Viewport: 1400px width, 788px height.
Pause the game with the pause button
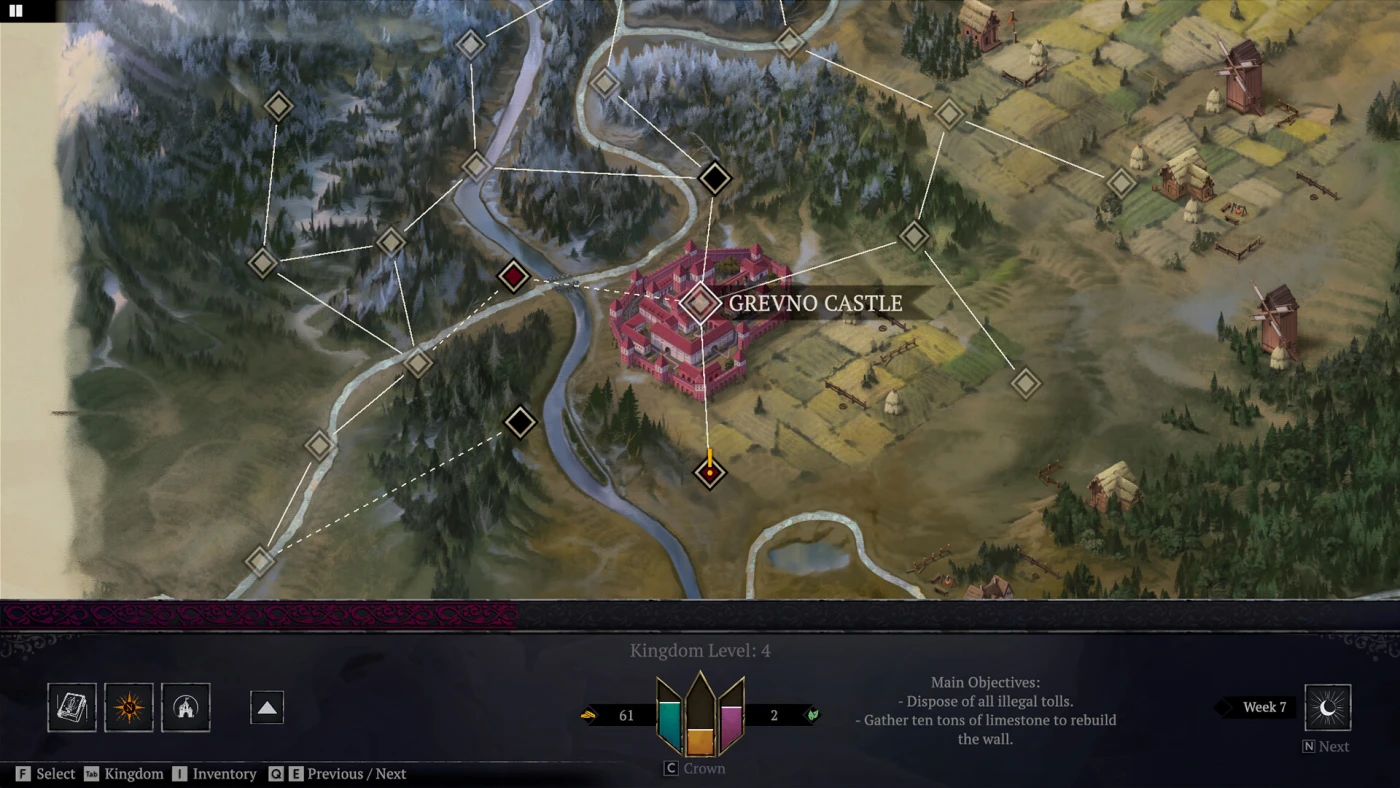point(15,11)
